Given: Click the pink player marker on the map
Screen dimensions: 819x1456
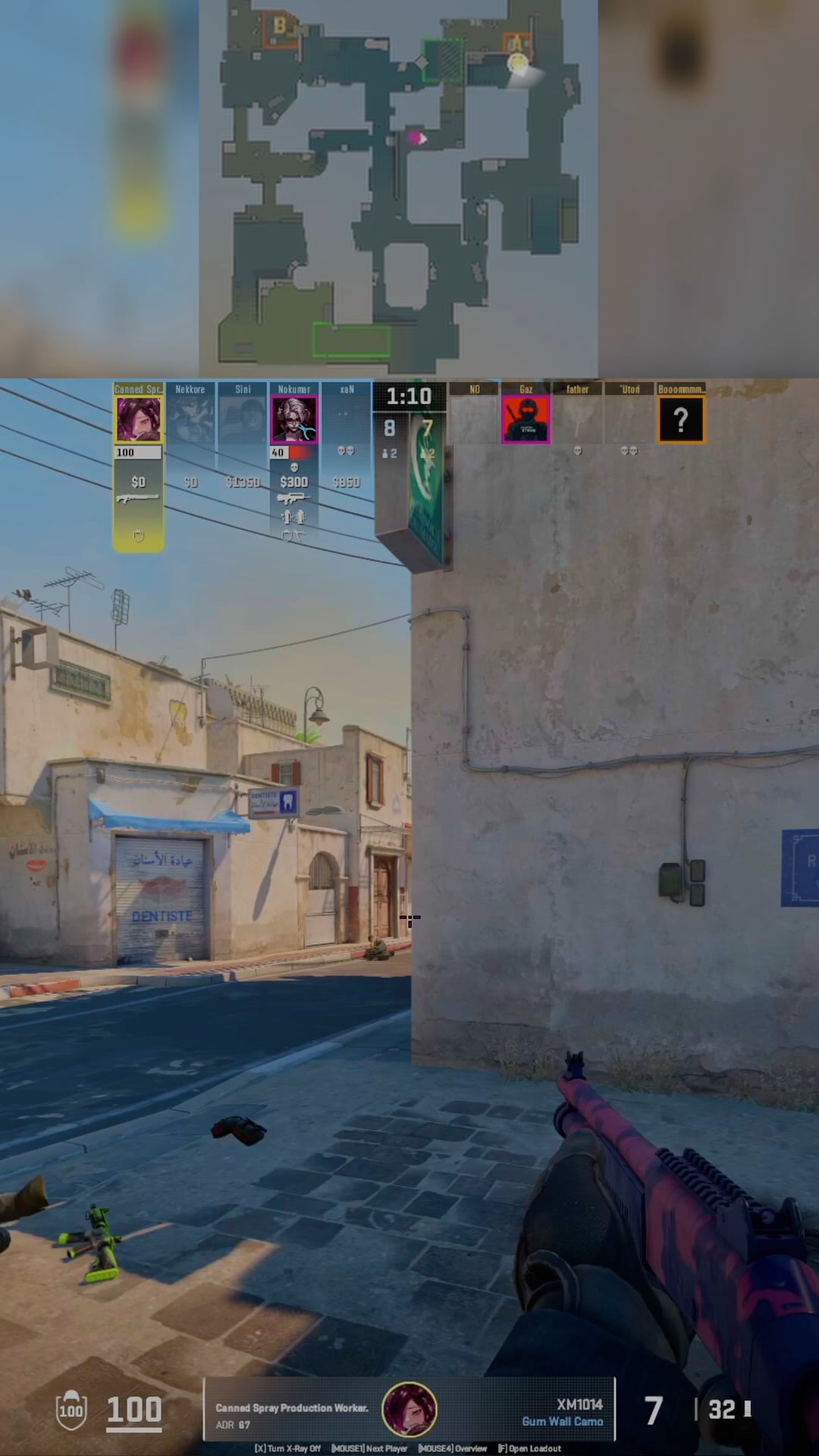Looking at the screenshot, I should pos(416,138).
